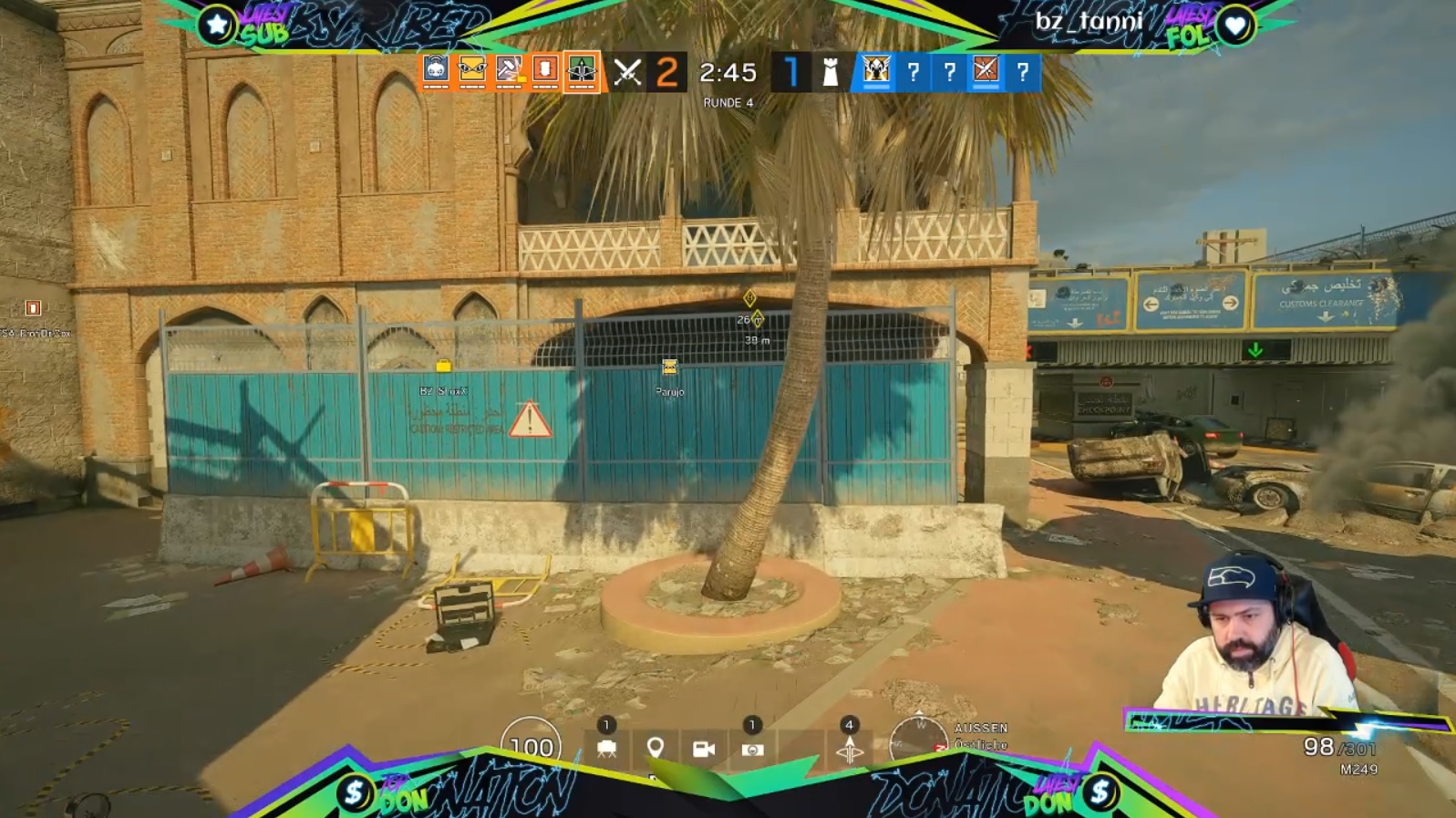Choose the crossed-out orange operator icon on blue team

986,70
